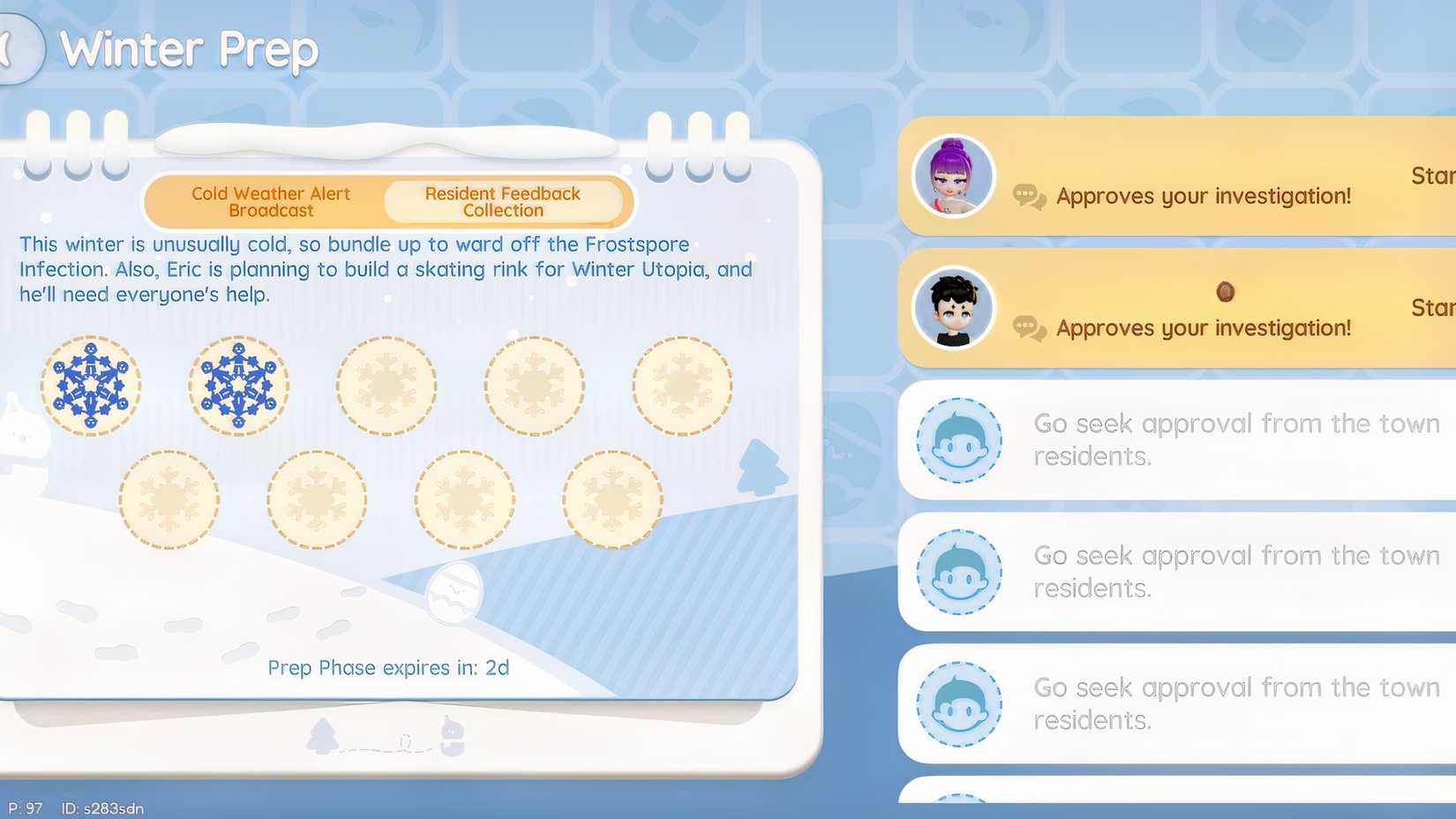Select the first completed blue snowflake stamp

tap(92, 386)
